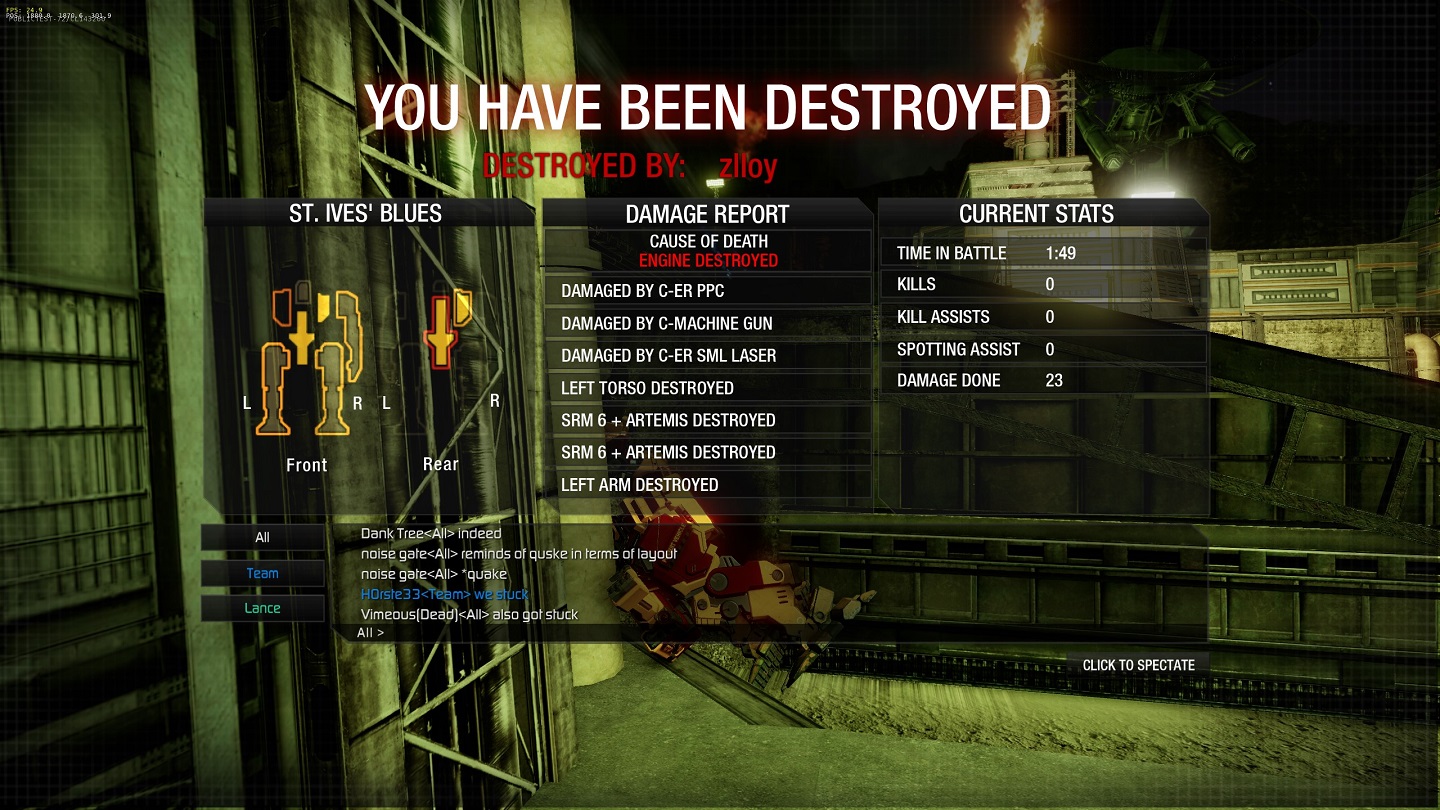Switch chat channel to All
The width and height of the screenshot is (1440, 810).
[x=262, y=537]
